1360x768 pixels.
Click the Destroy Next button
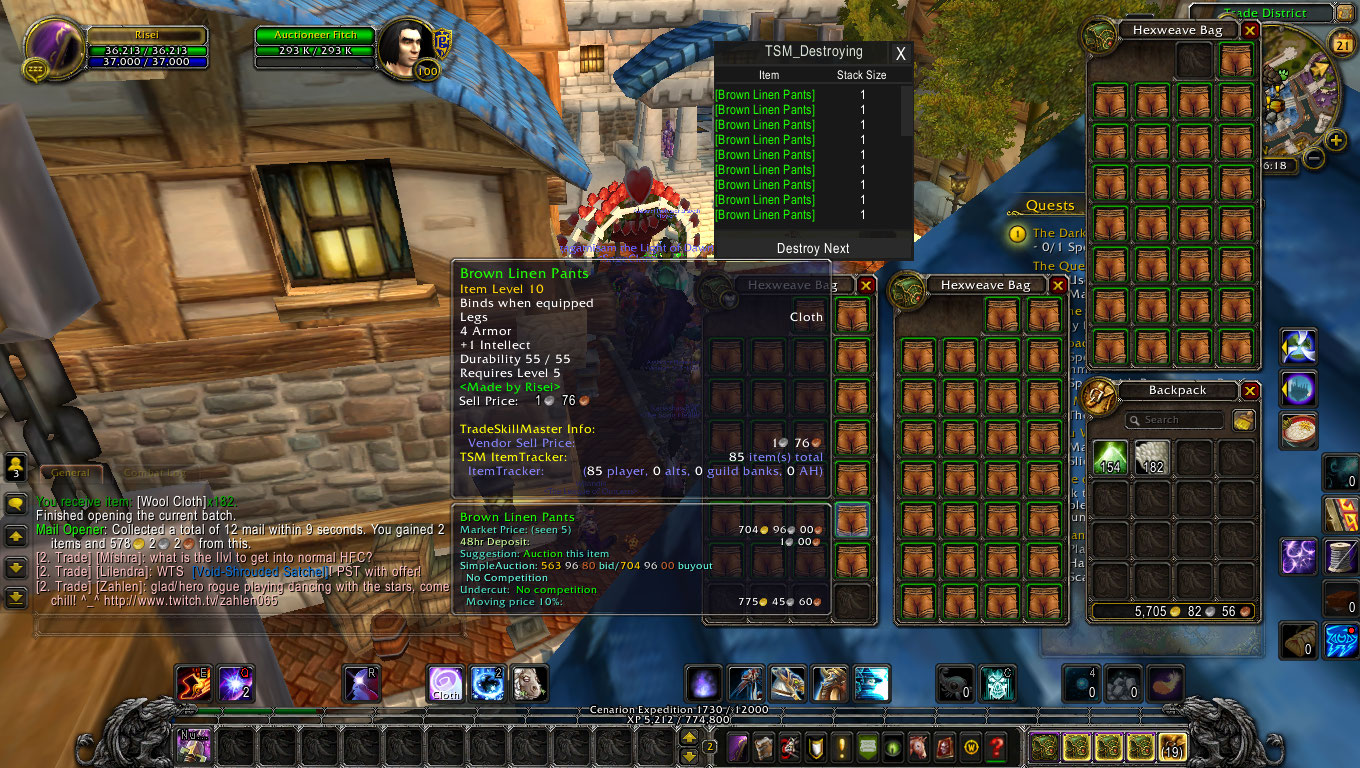[813, 248]
